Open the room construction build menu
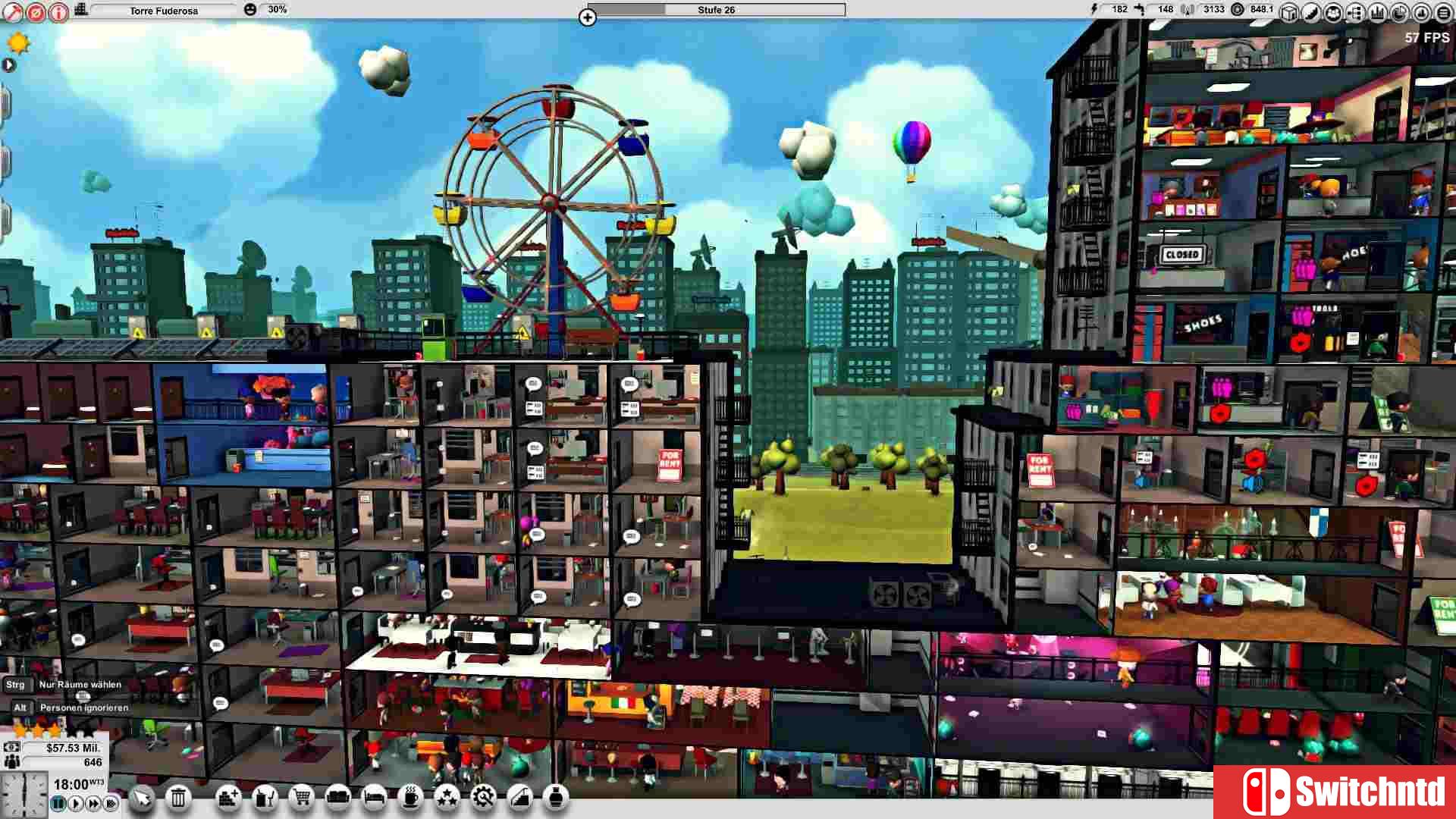Screen dimensions: 1456x819 [228, 799]
